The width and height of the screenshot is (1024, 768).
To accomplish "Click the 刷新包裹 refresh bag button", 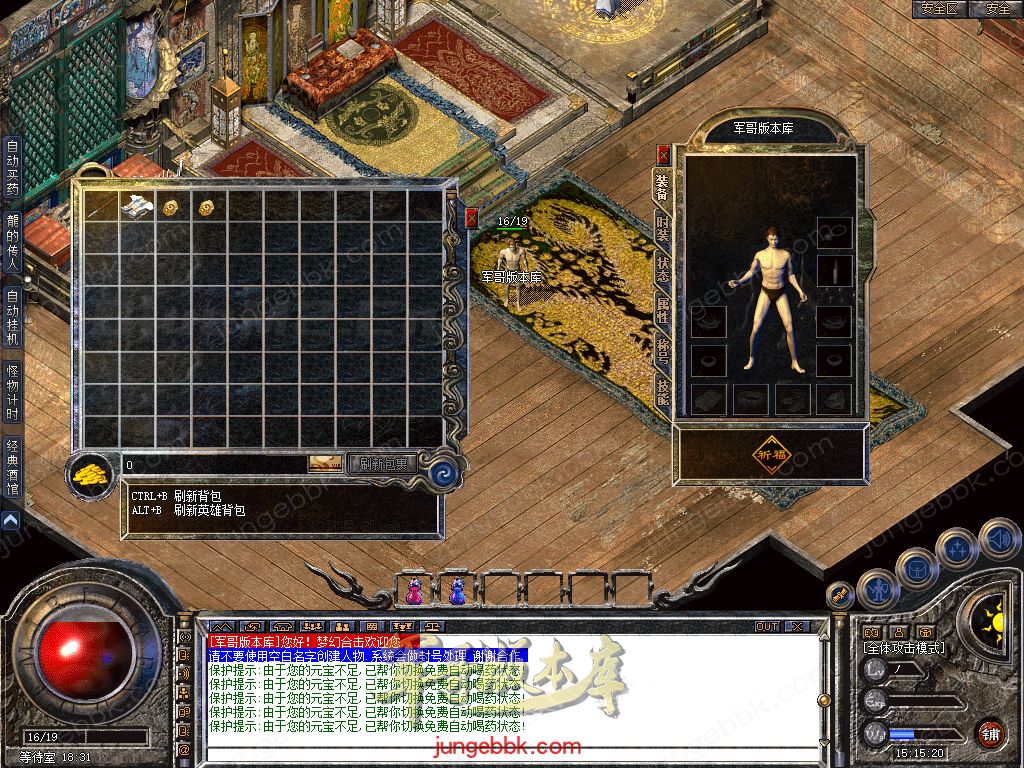I will click(383, 464).
